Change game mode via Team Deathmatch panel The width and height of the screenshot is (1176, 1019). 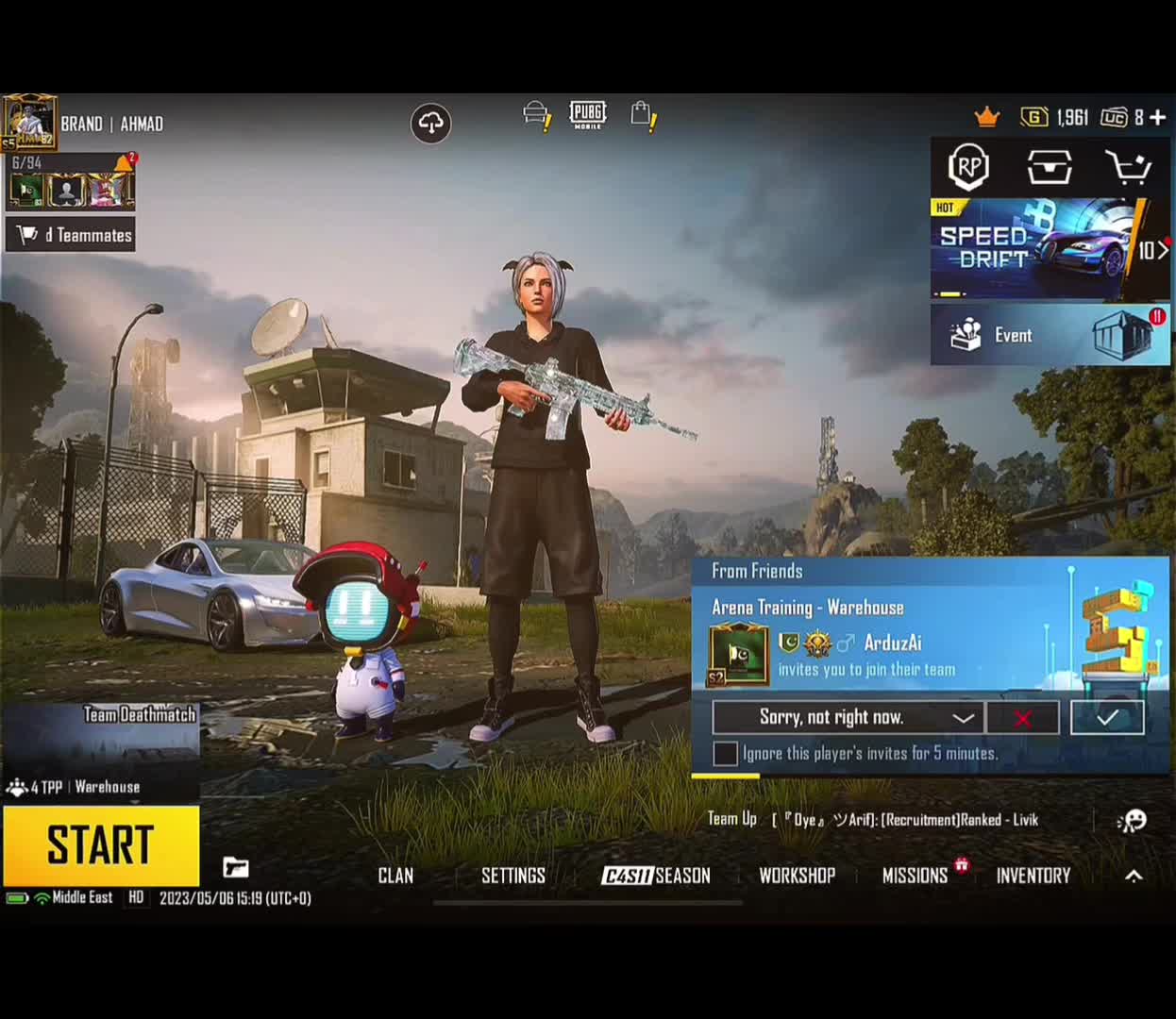[100, 752]
